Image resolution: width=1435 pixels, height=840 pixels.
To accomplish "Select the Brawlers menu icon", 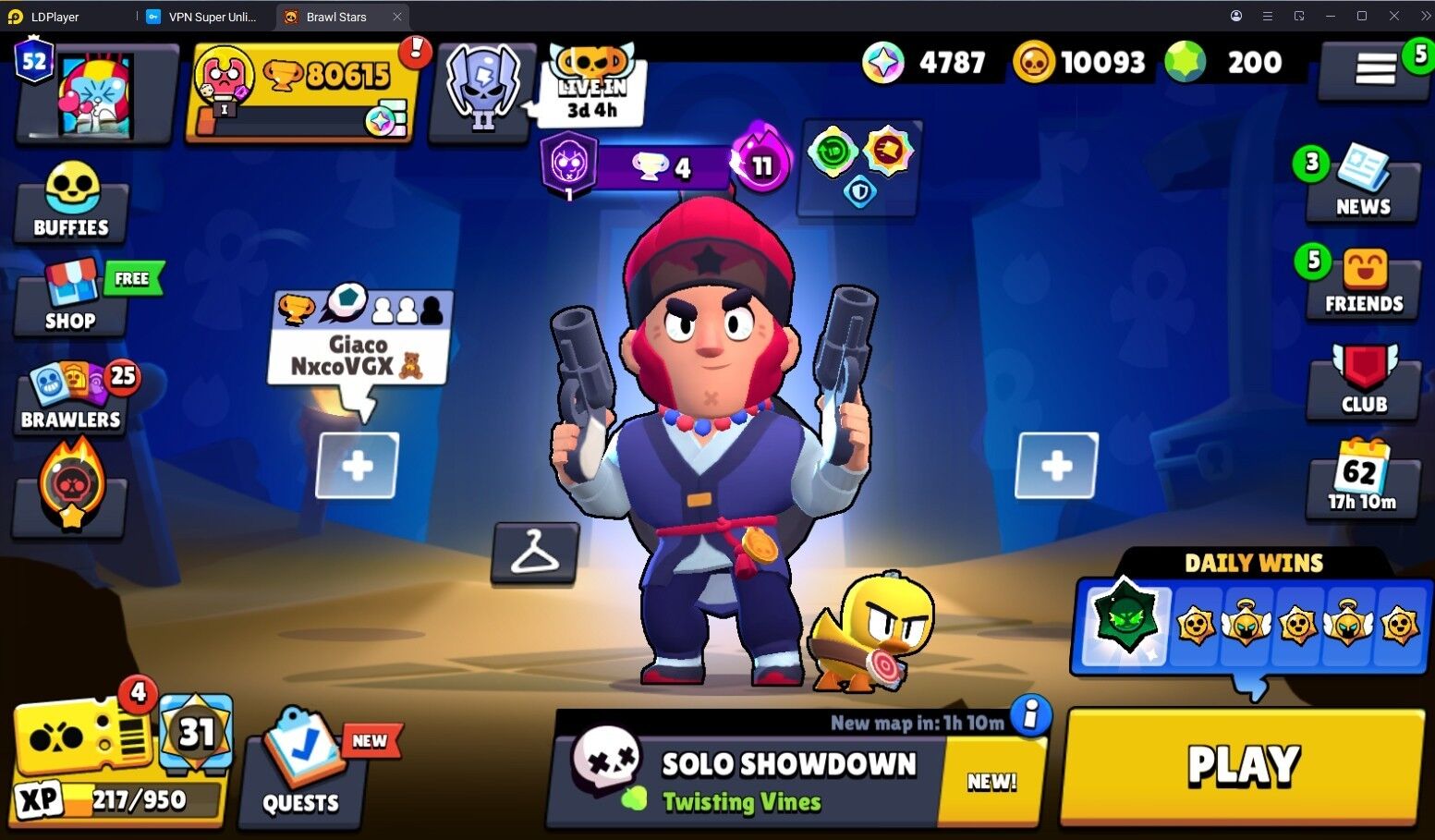I will point(69,397).
